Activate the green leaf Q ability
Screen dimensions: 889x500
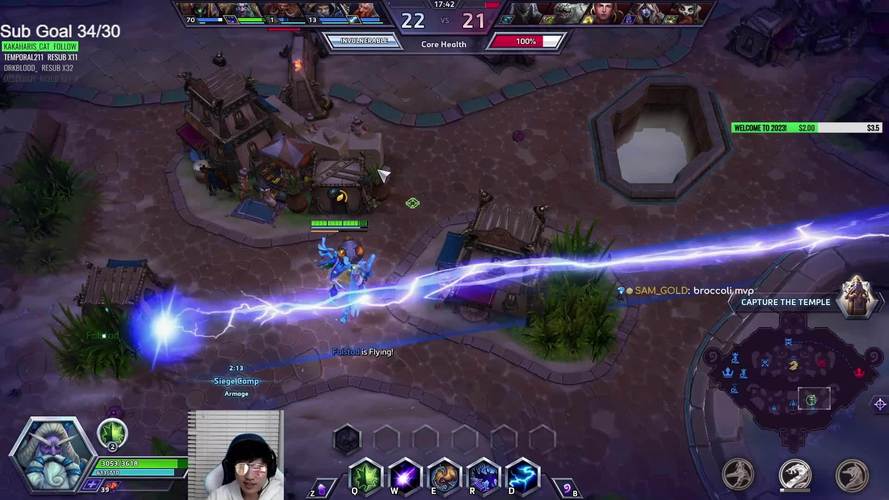pyautogui.click(x=365, y=475)
